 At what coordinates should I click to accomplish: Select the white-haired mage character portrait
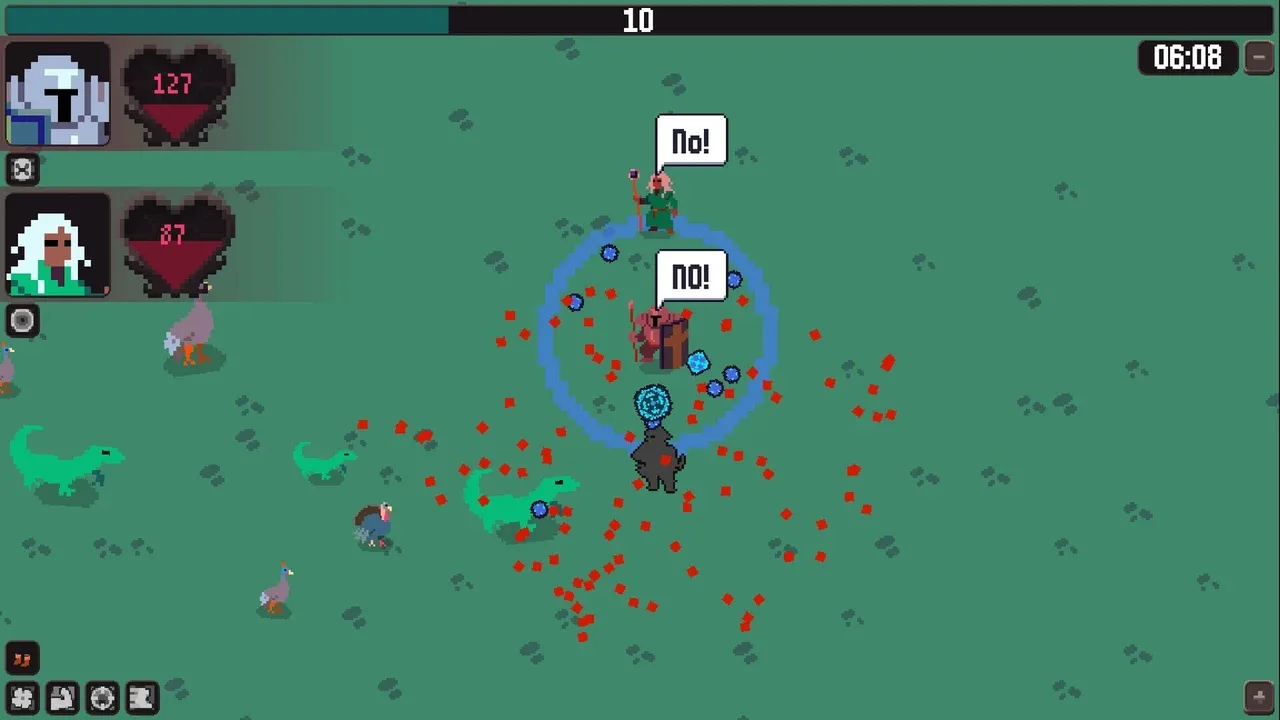[x=58, y=245]
